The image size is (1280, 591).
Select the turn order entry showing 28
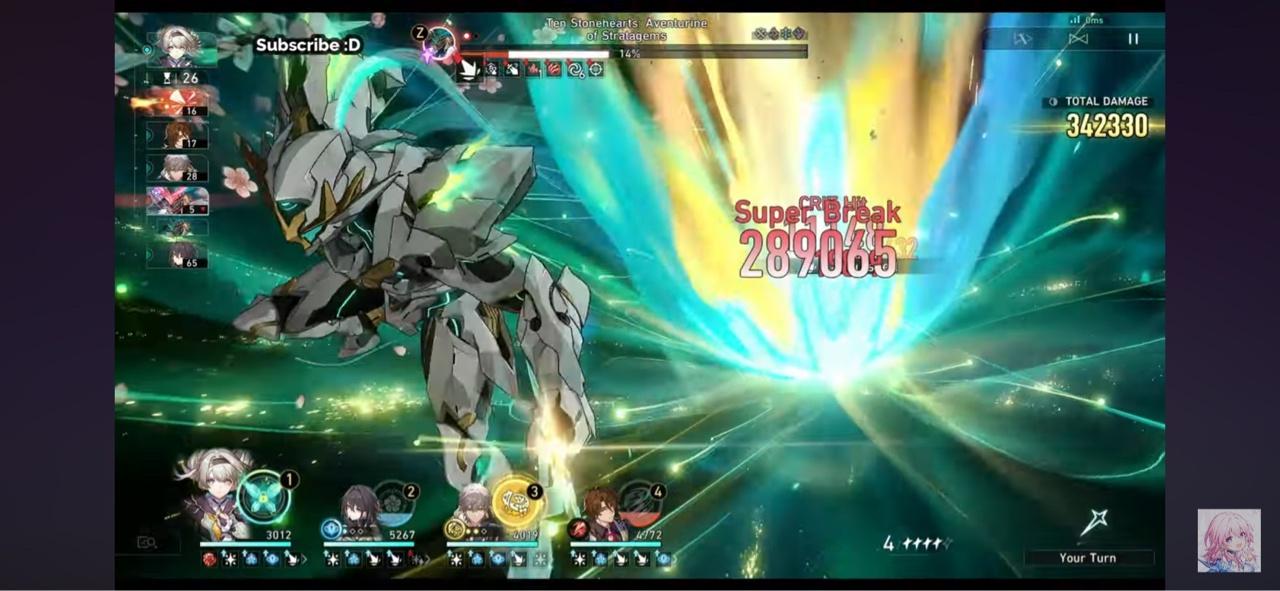tap(178, 168)
